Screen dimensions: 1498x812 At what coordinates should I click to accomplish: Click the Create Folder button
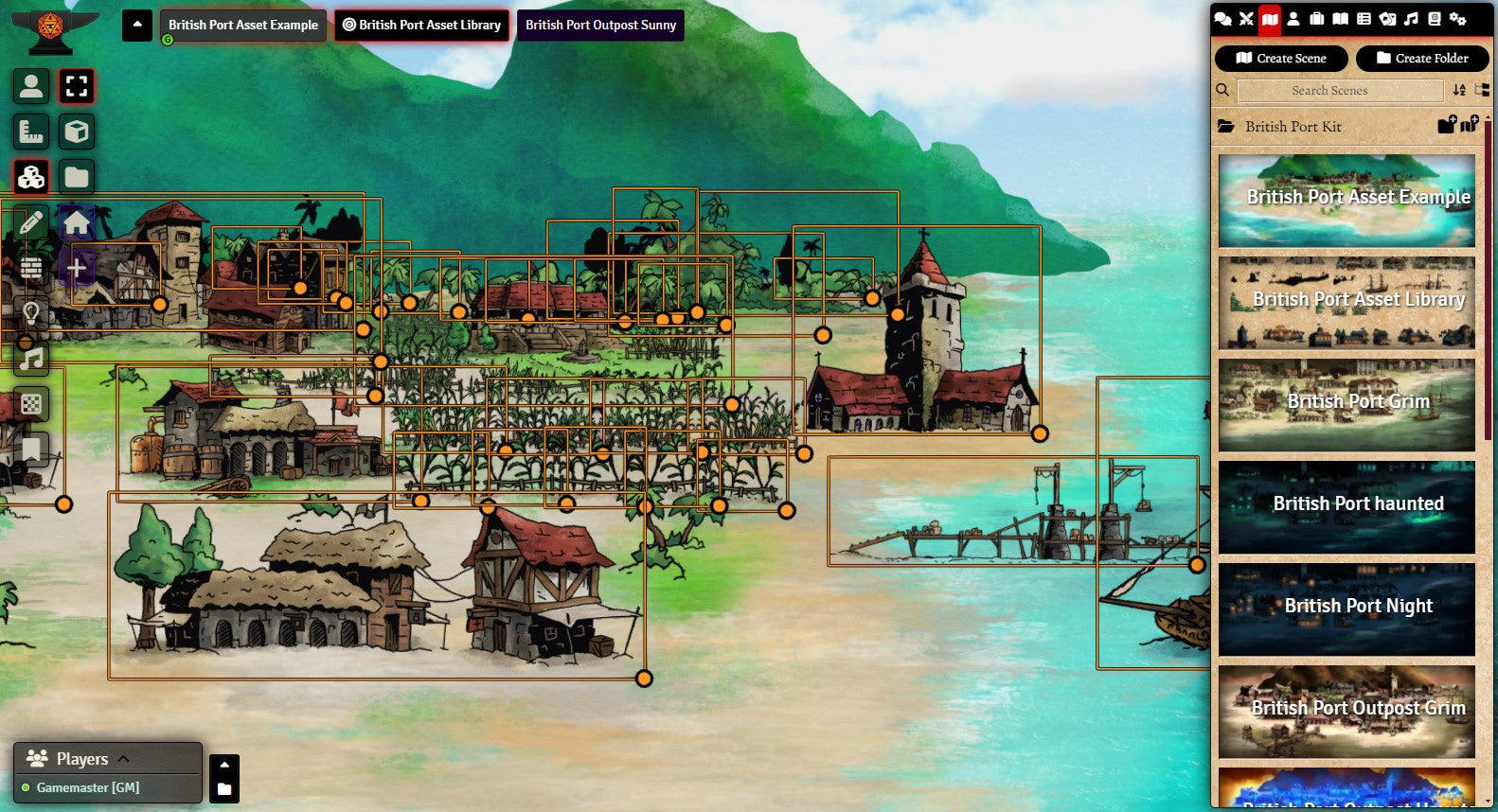(x=1422, y=59)
